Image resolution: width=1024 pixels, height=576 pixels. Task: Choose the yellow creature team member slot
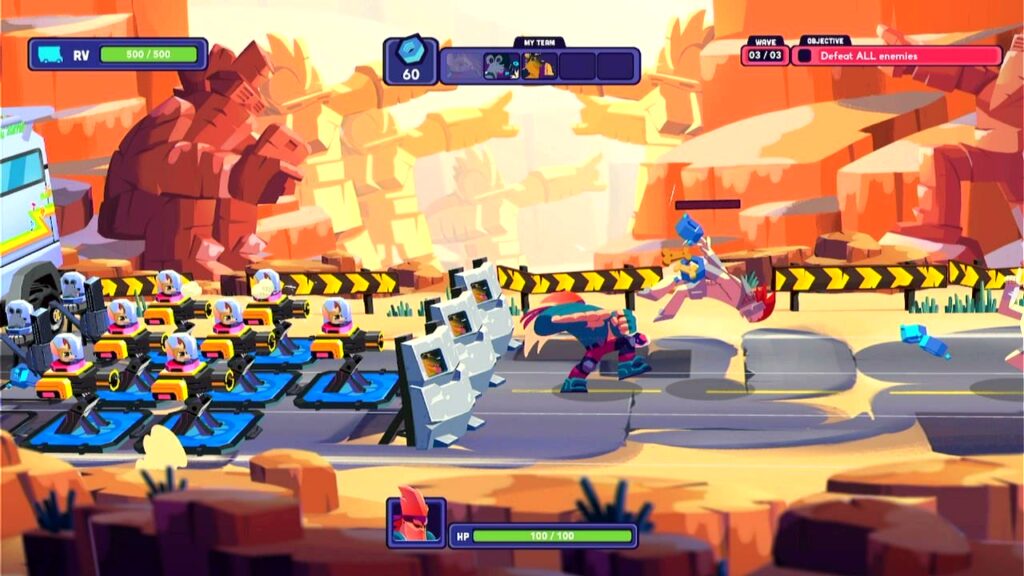pyautogui.click(x=539, y=66)
